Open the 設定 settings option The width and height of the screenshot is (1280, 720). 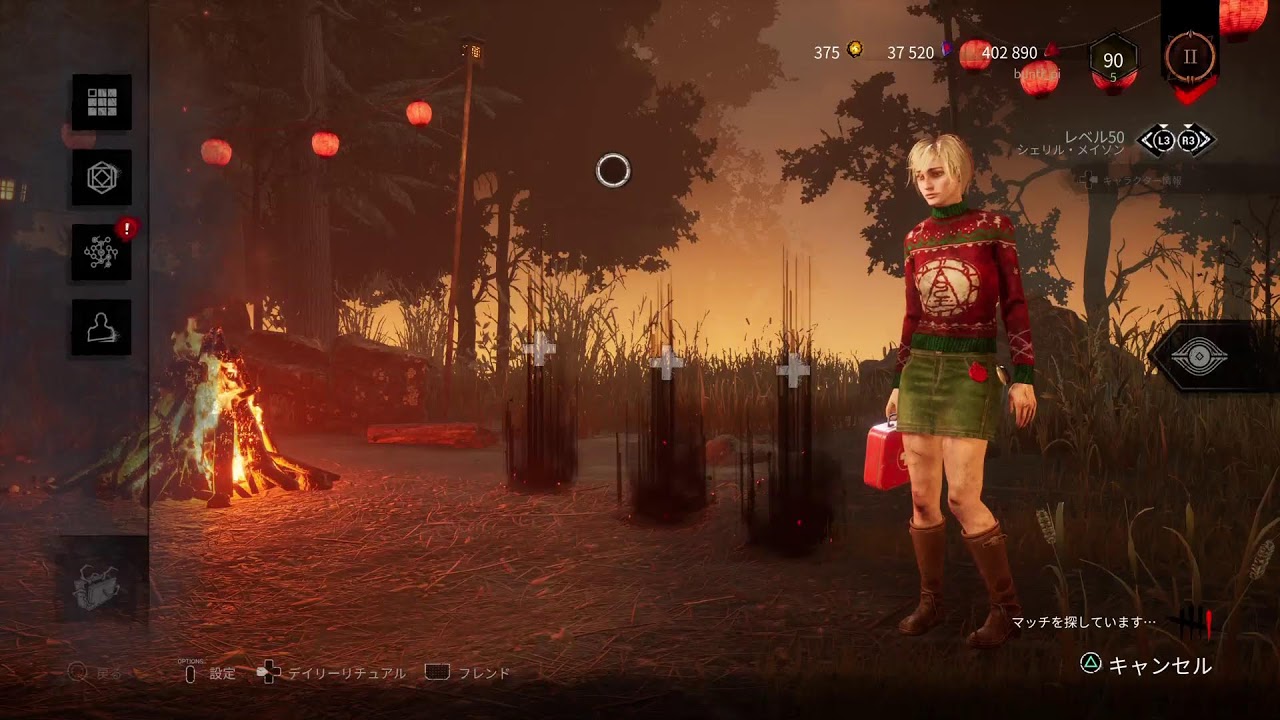pyautogui.click(x=210, y=673)
